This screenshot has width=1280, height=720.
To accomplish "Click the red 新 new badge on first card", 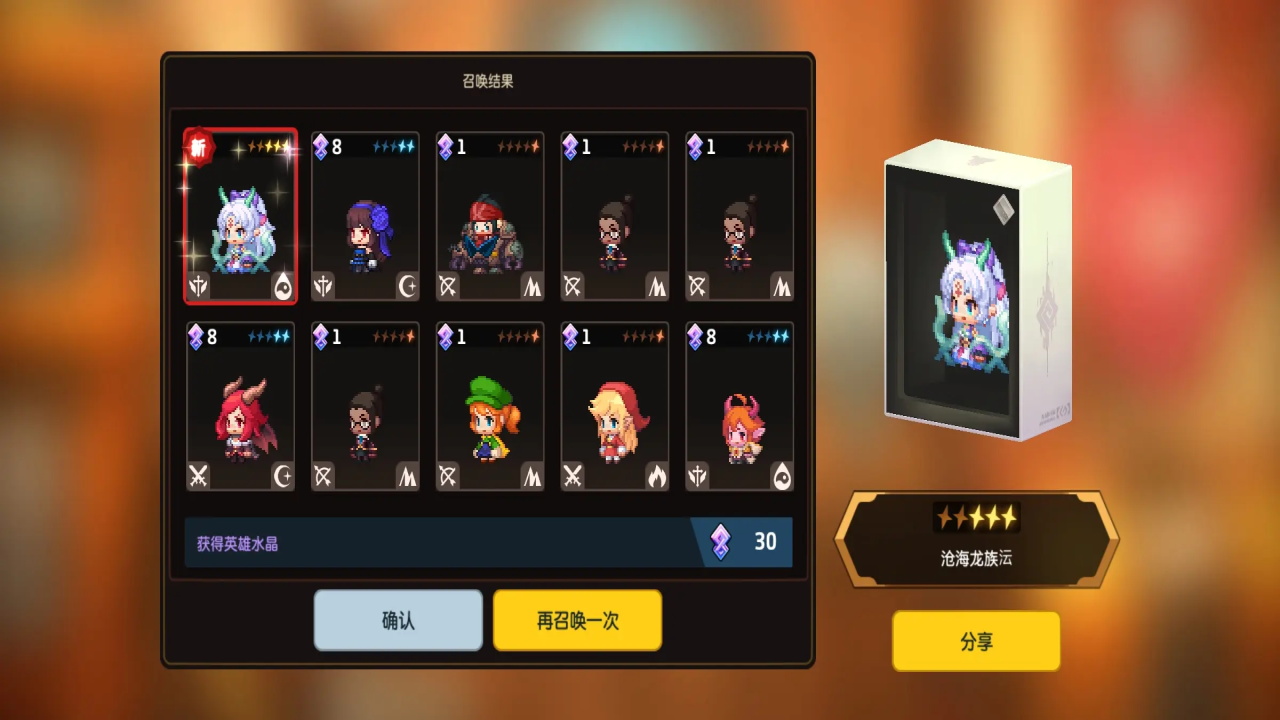I will pyautogui.click(x=199, y=148).
